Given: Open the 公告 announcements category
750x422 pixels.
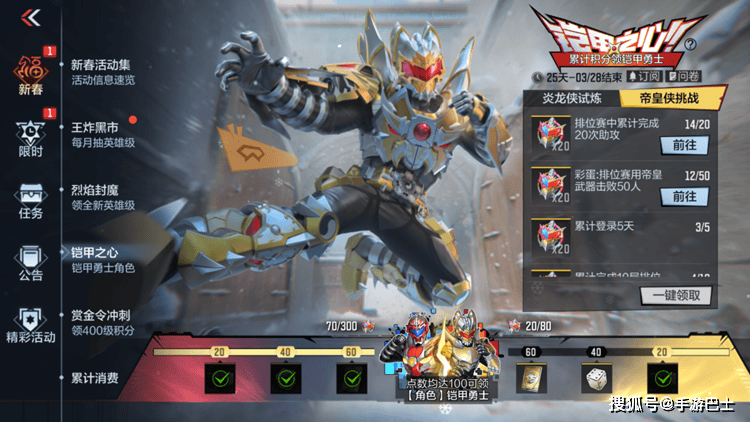Looking at the screenshot, I should (x=31, y=261).
